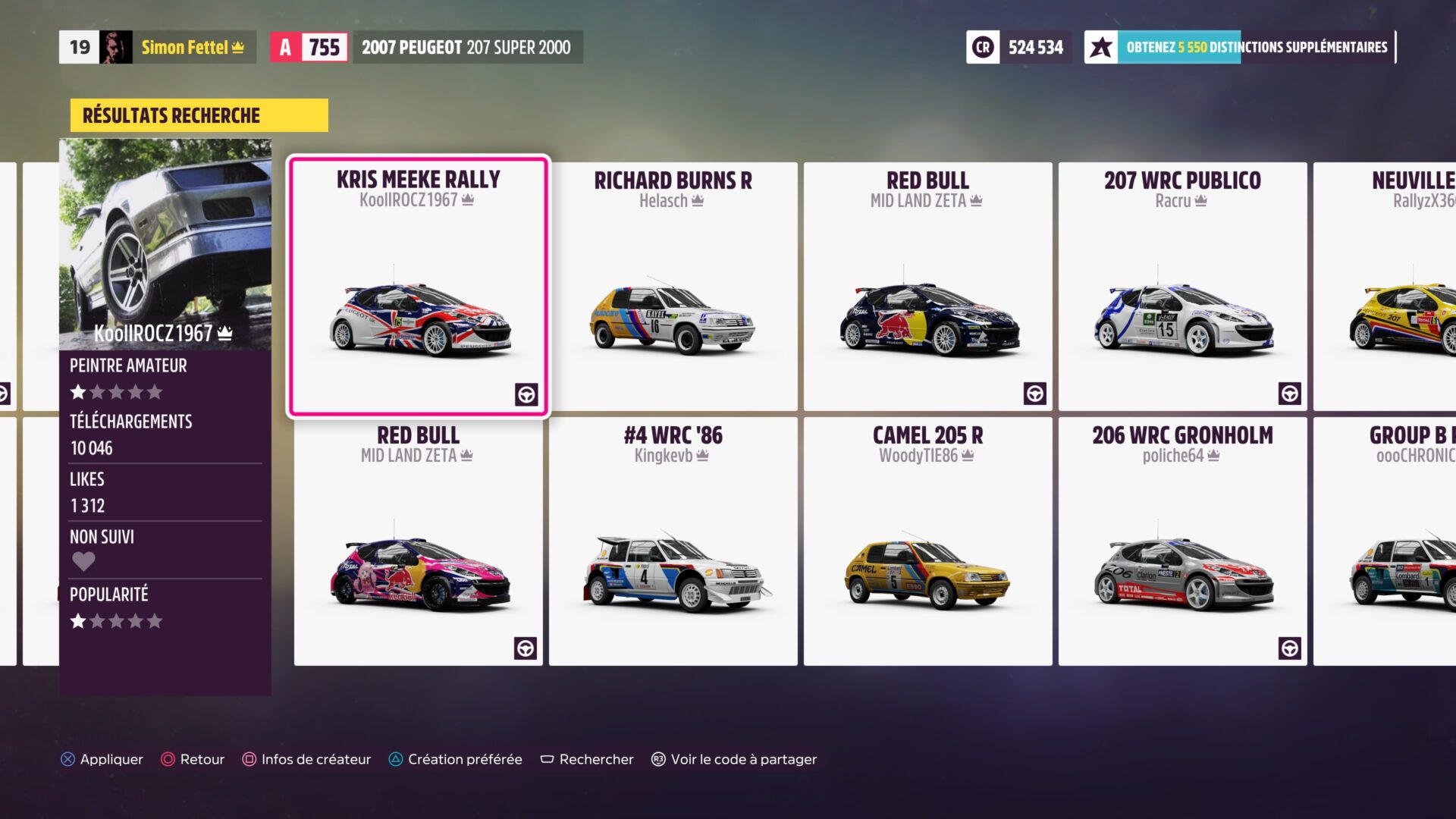
Task: Open the Group B livery by oooCHRONIC
Action: (1388, 541)
